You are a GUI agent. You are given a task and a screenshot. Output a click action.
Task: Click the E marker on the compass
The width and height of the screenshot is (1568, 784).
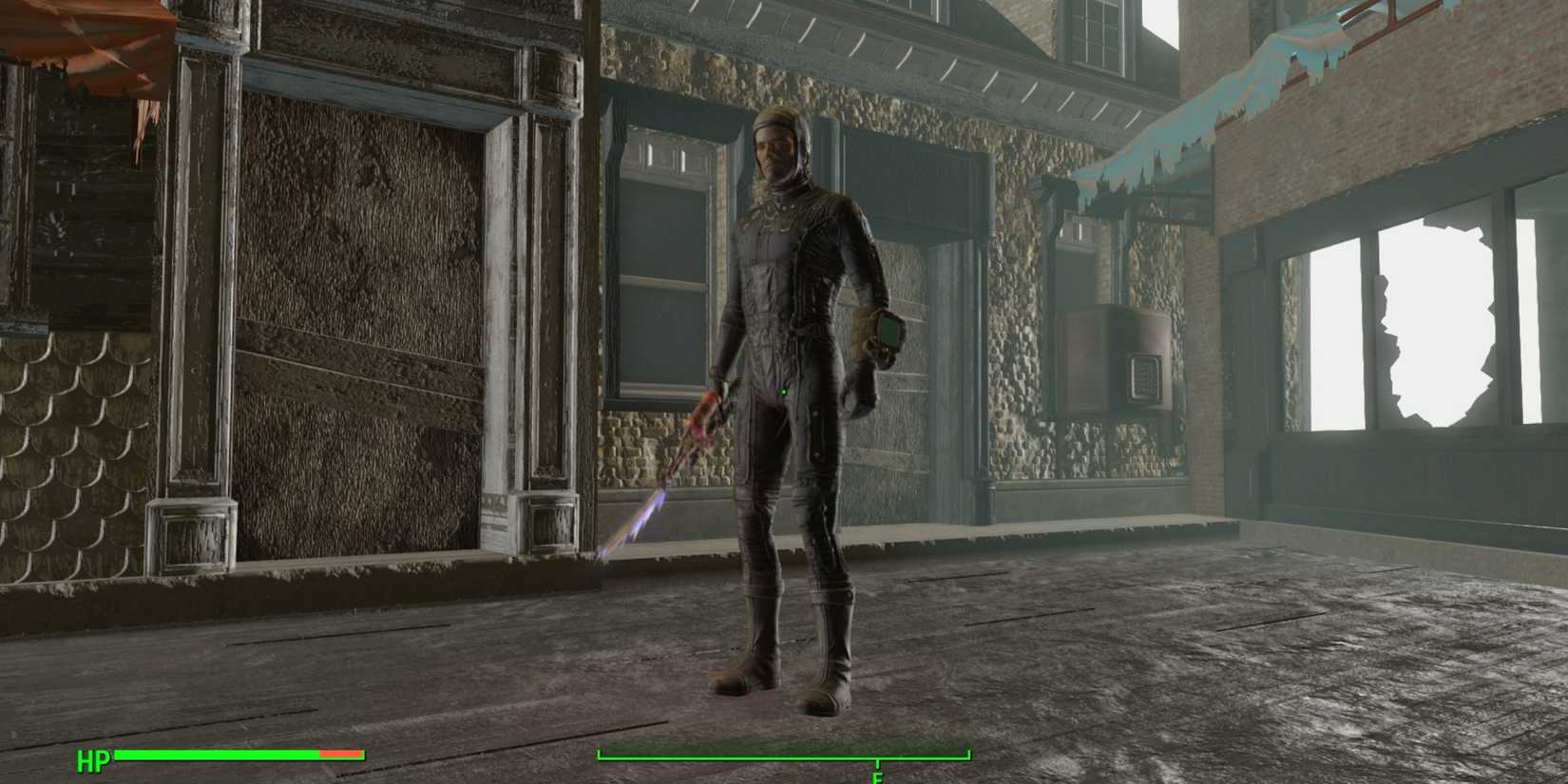click(x=876, y=779)
